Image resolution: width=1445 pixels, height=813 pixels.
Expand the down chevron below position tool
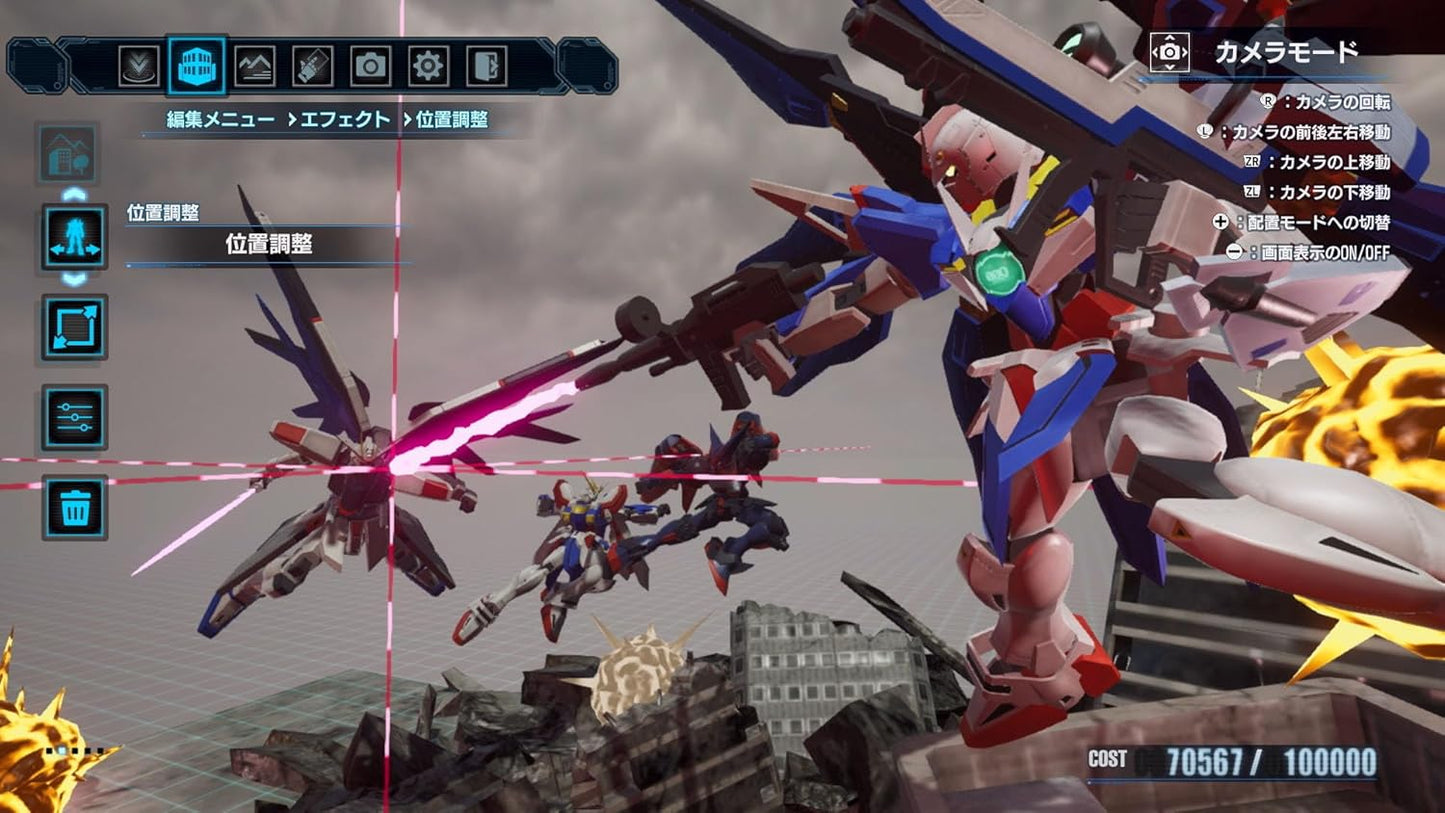coord(71,281)
